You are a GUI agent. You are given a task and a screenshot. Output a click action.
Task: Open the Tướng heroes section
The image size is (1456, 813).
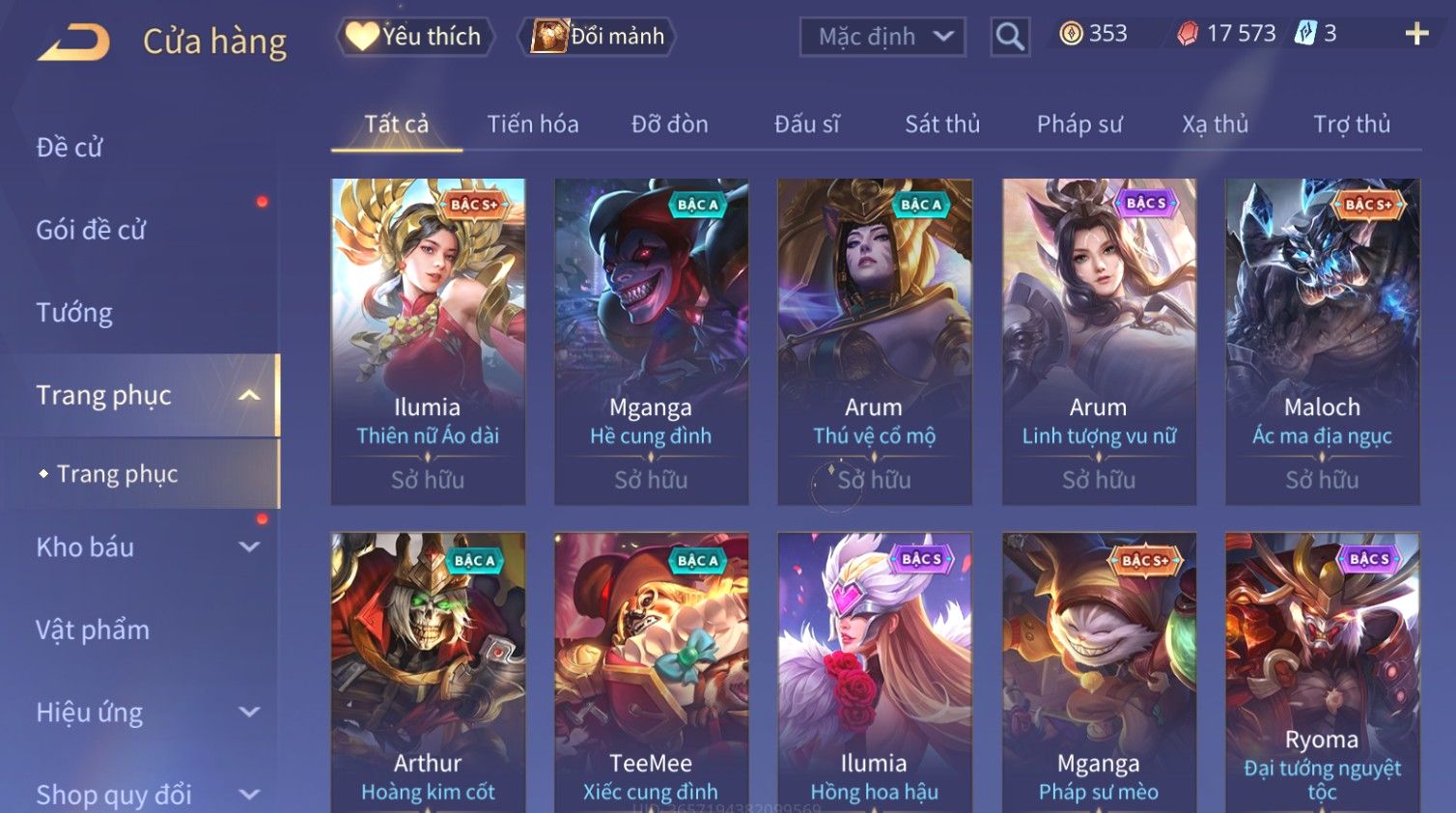(x=74, y=313)
